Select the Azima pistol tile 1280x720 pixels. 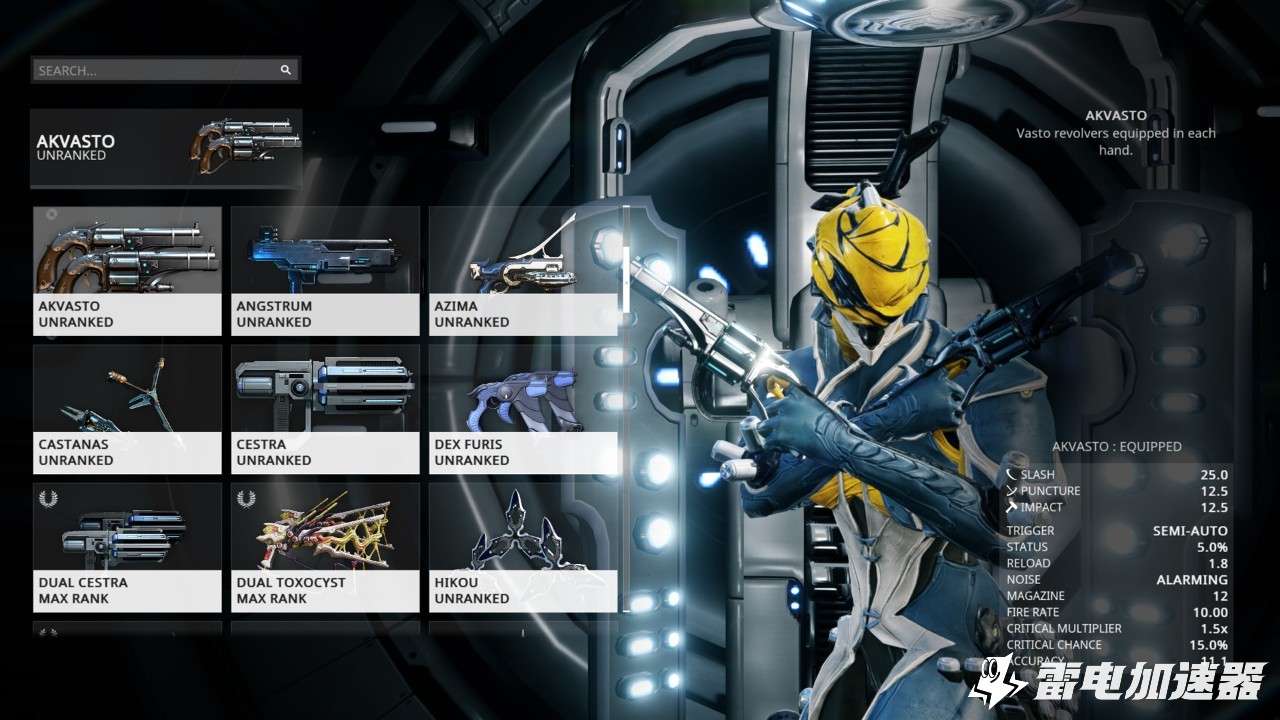click(522, 271)
